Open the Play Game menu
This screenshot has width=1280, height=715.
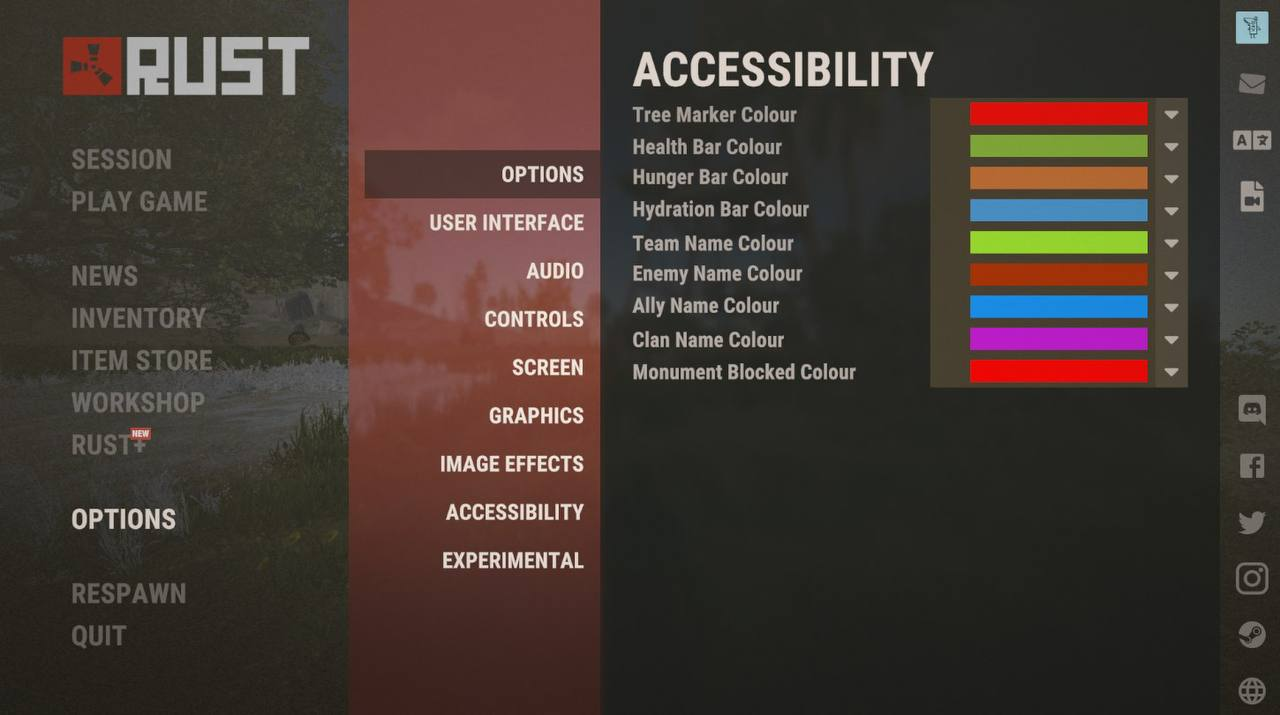click(139, 201)
